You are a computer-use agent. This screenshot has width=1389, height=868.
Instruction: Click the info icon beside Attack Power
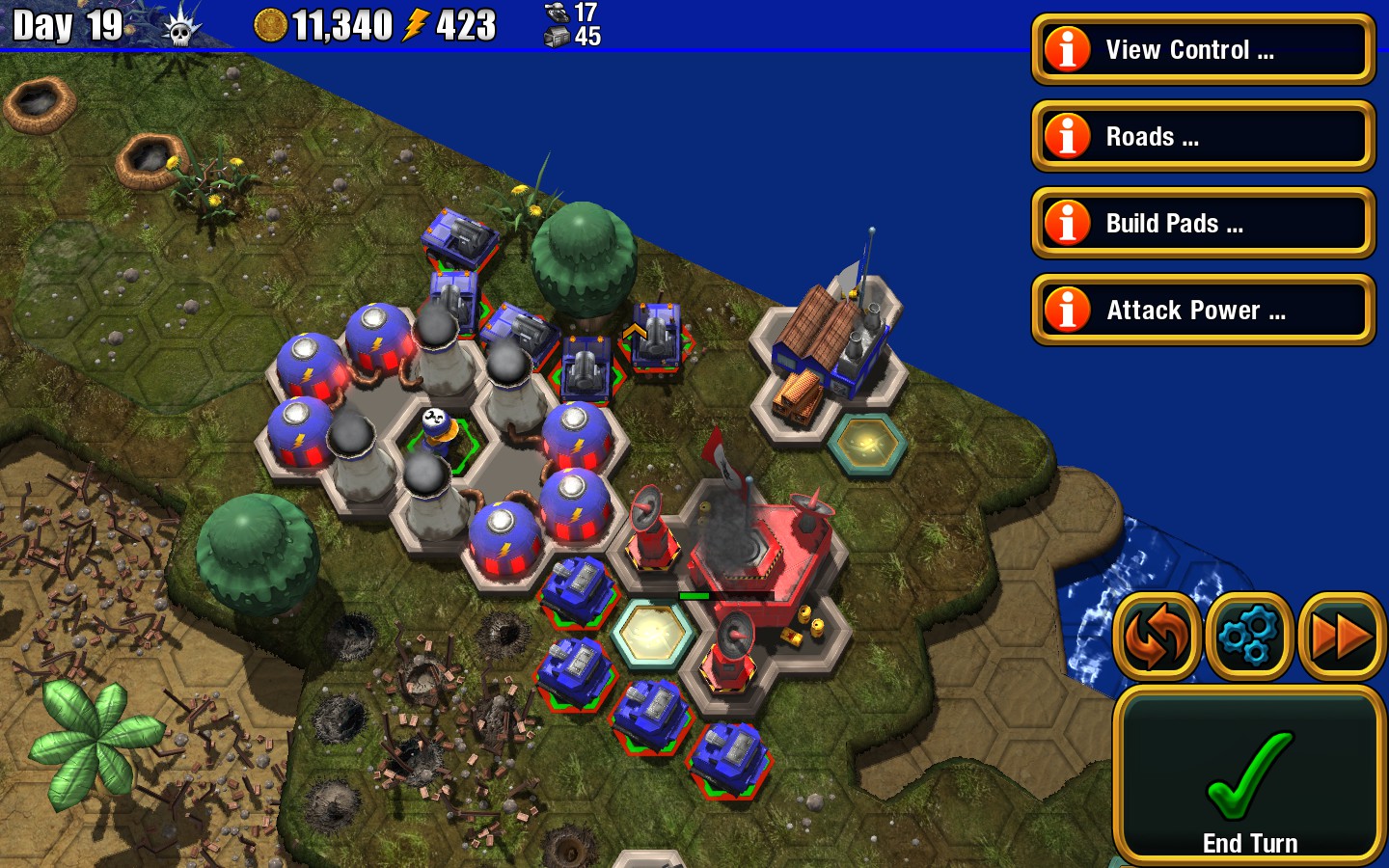[1067, 310]
